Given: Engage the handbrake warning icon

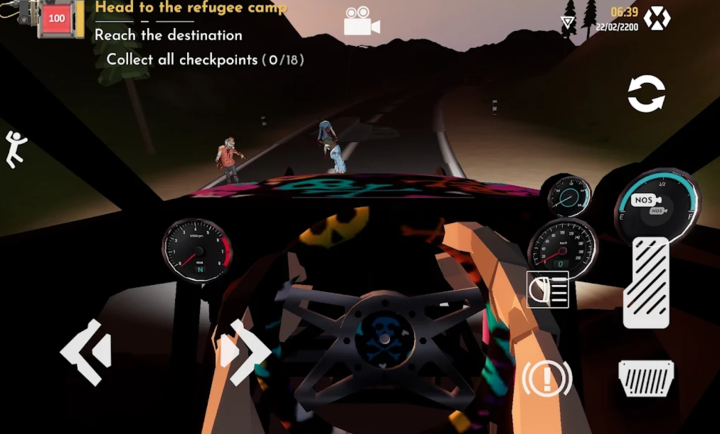Looking at the screenshot, I should [547, 378].
